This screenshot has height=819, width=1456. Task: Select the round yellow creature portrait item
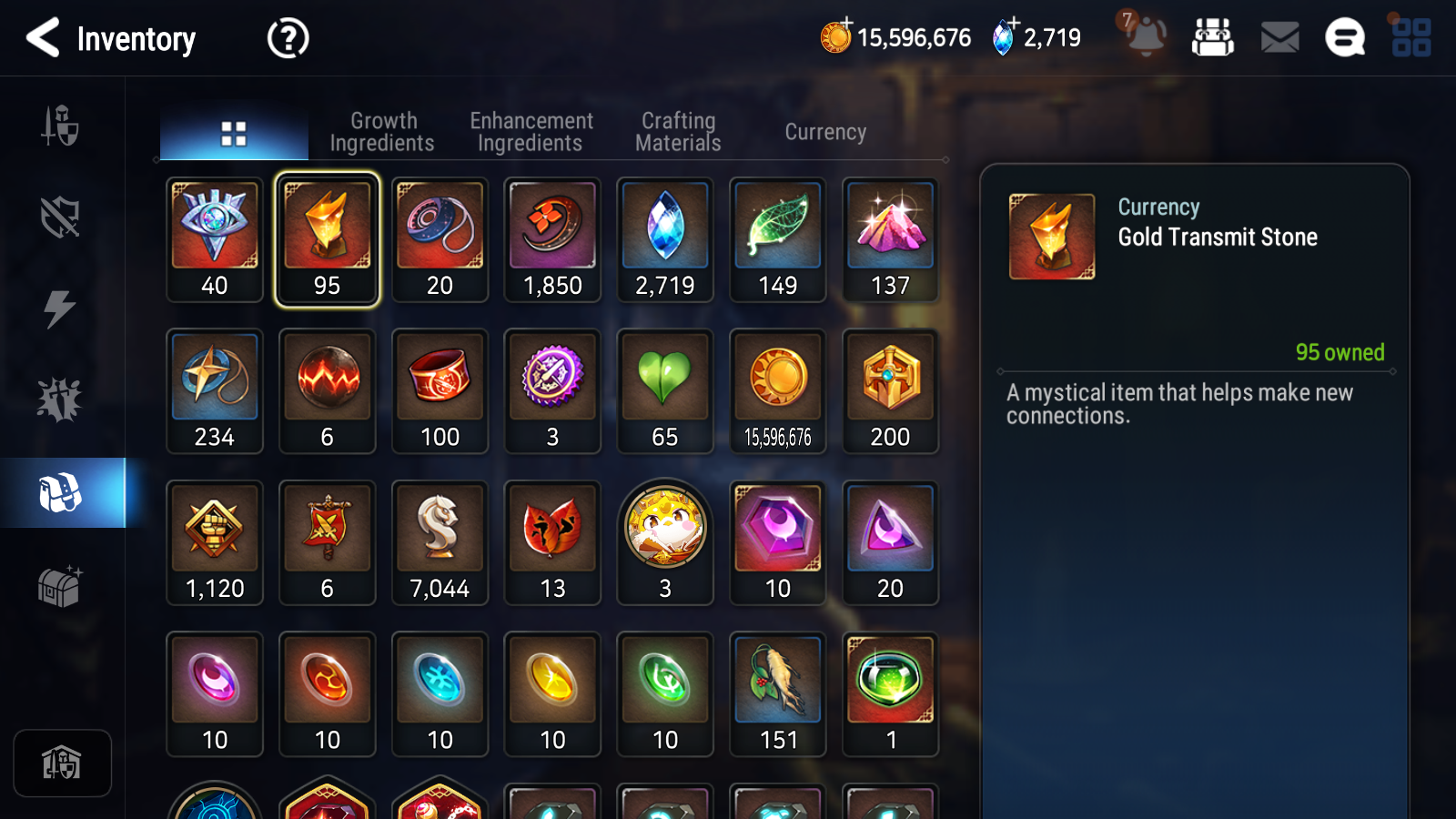(665, 542)
